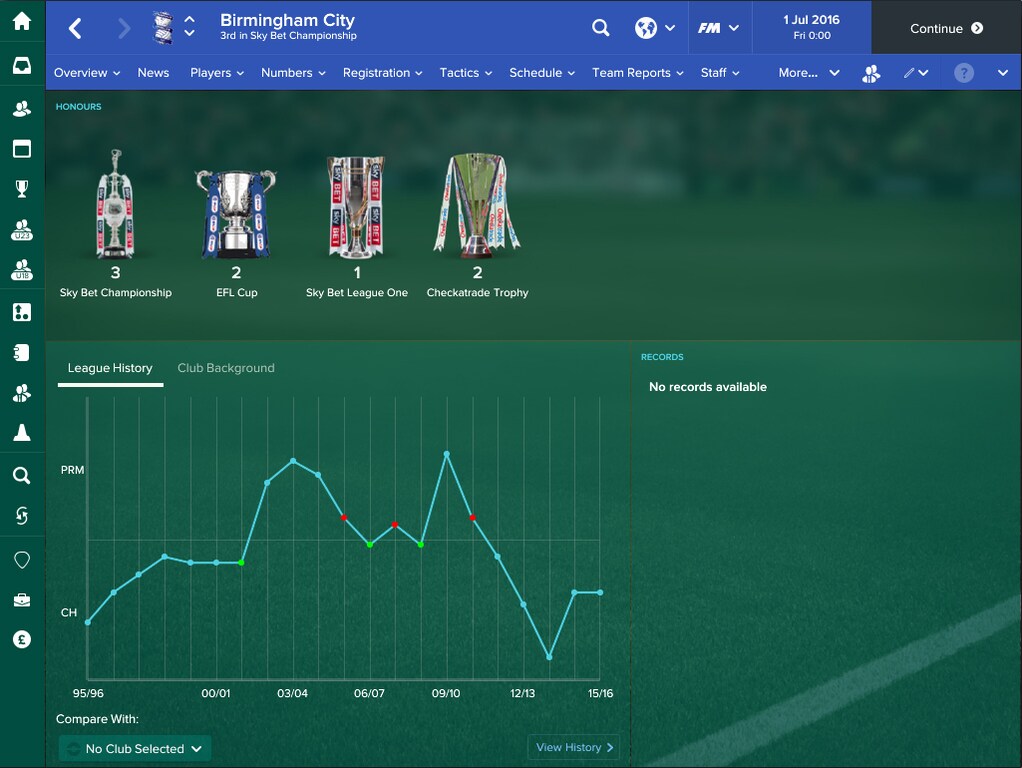
Task: Go back with the left arrow
Action: click(76, 28)
